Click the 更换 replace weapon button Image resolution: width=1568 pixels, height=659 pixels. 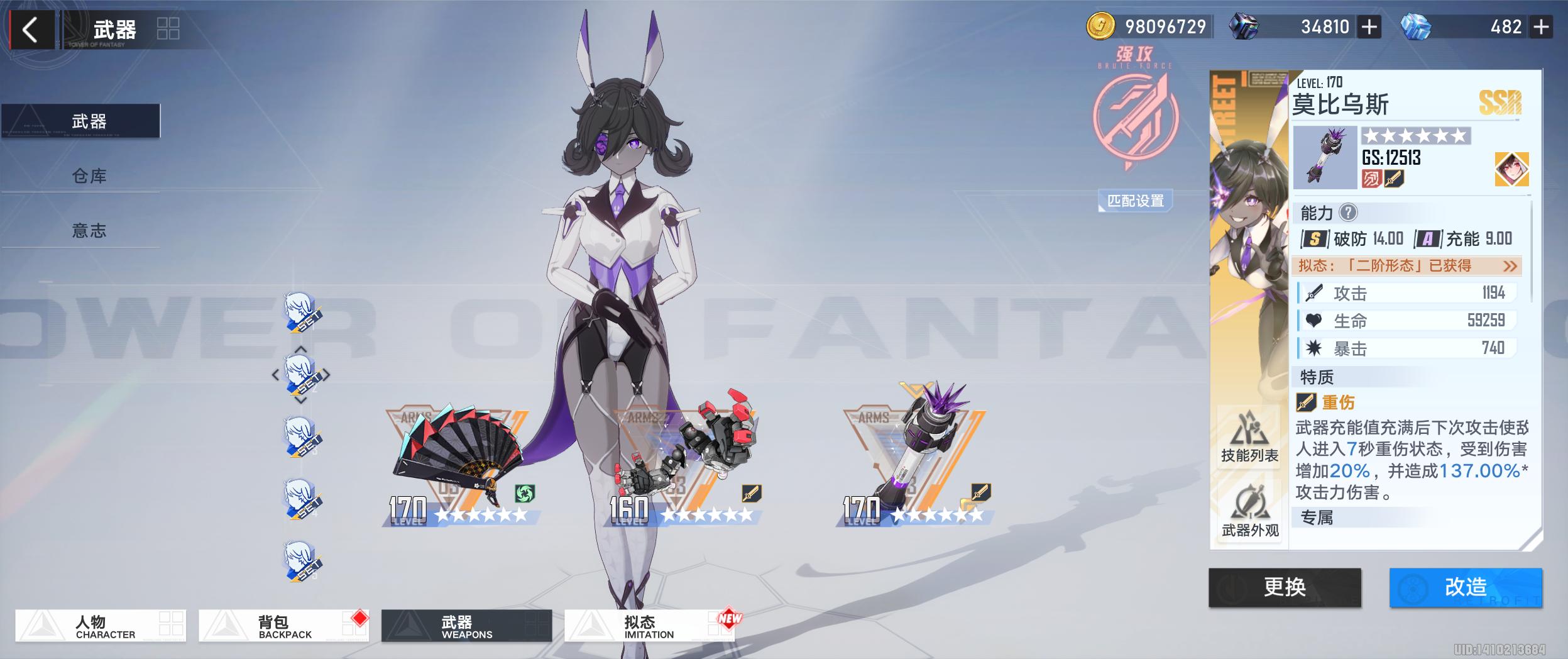1285,587
